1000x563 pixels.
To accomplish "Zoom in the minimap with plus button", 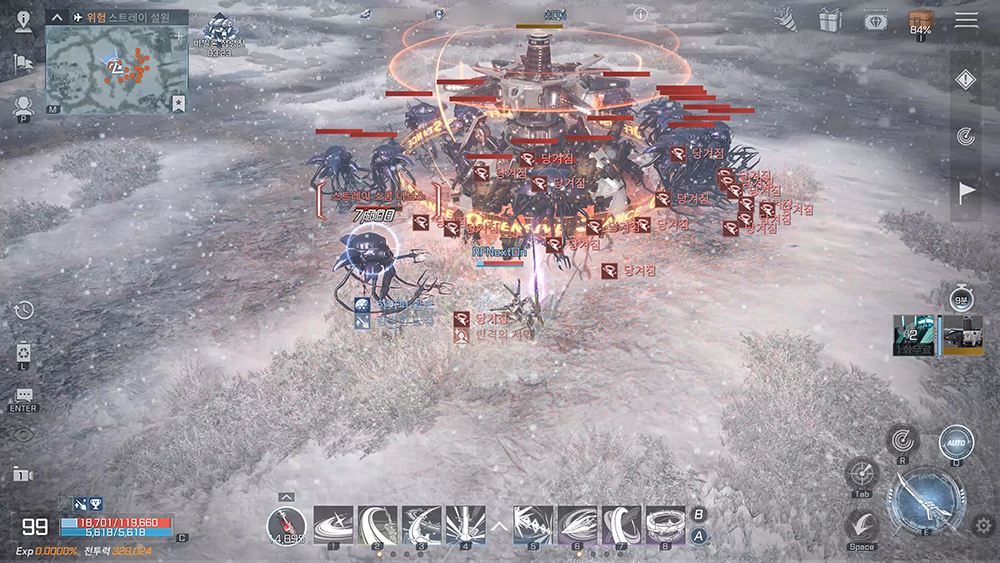I will [x=178, y=36].
